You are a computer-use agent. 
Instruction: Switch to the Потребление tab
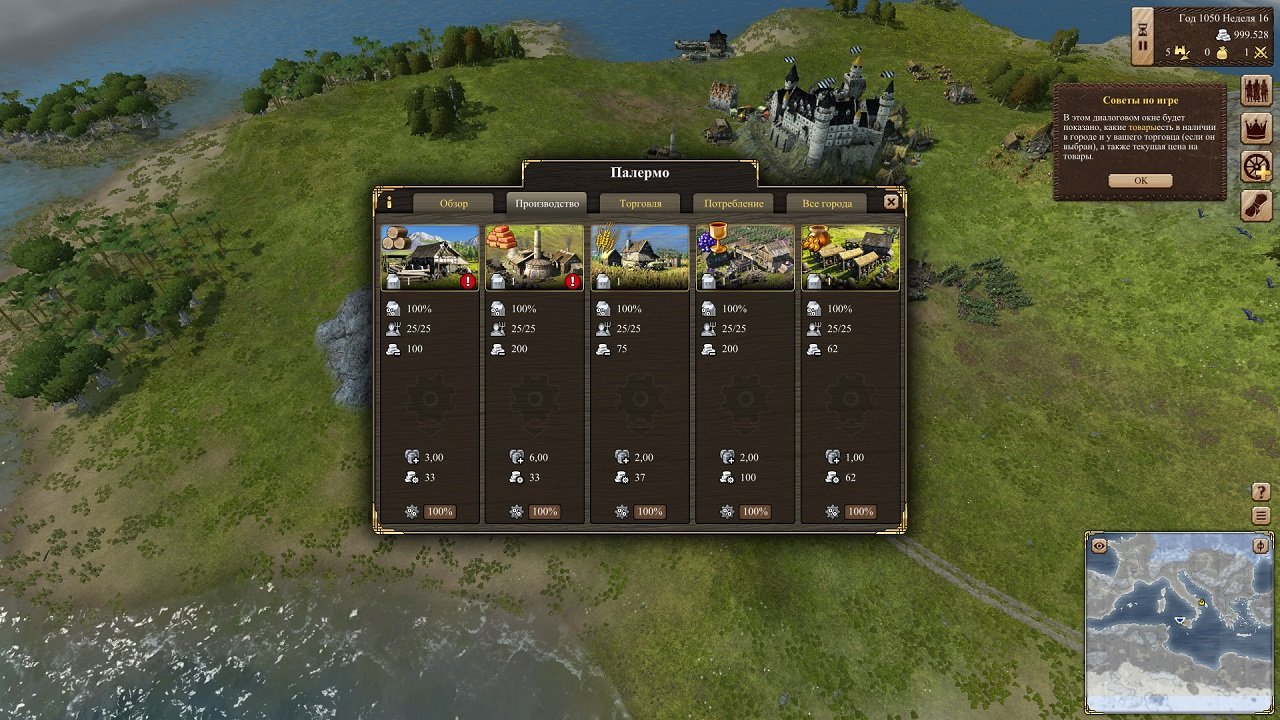pos(736,203)
